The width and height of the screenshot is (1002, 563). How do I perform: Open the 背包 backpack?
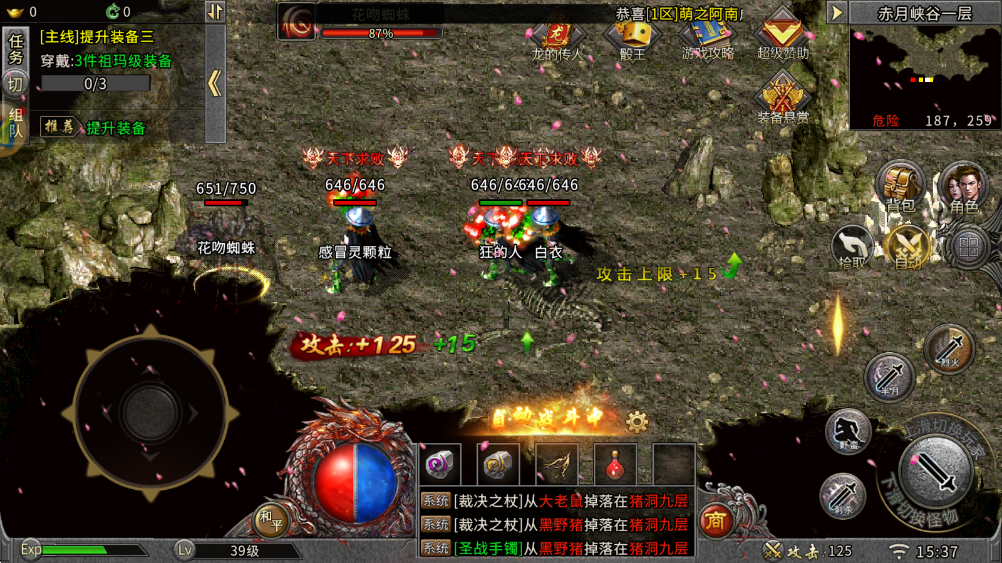tap(900, 187)
